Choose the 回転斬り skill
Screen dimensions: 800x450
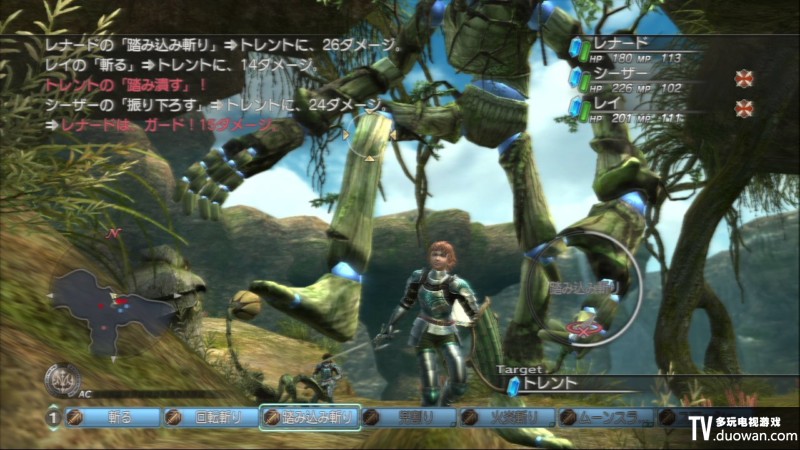[209, 418]
